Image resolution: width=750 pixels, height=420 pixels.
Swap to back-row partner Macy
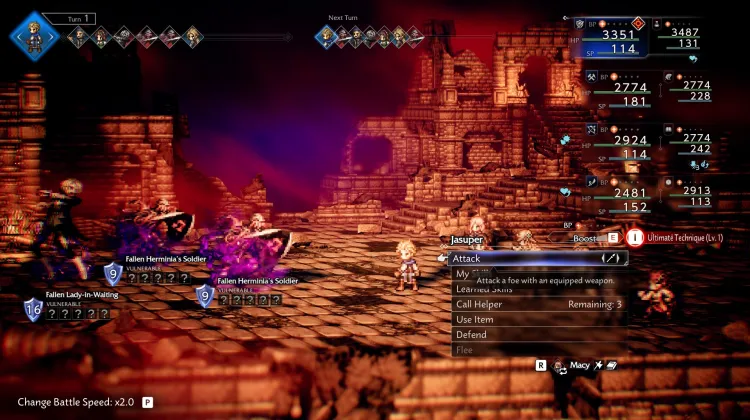(x=580, y=366)
